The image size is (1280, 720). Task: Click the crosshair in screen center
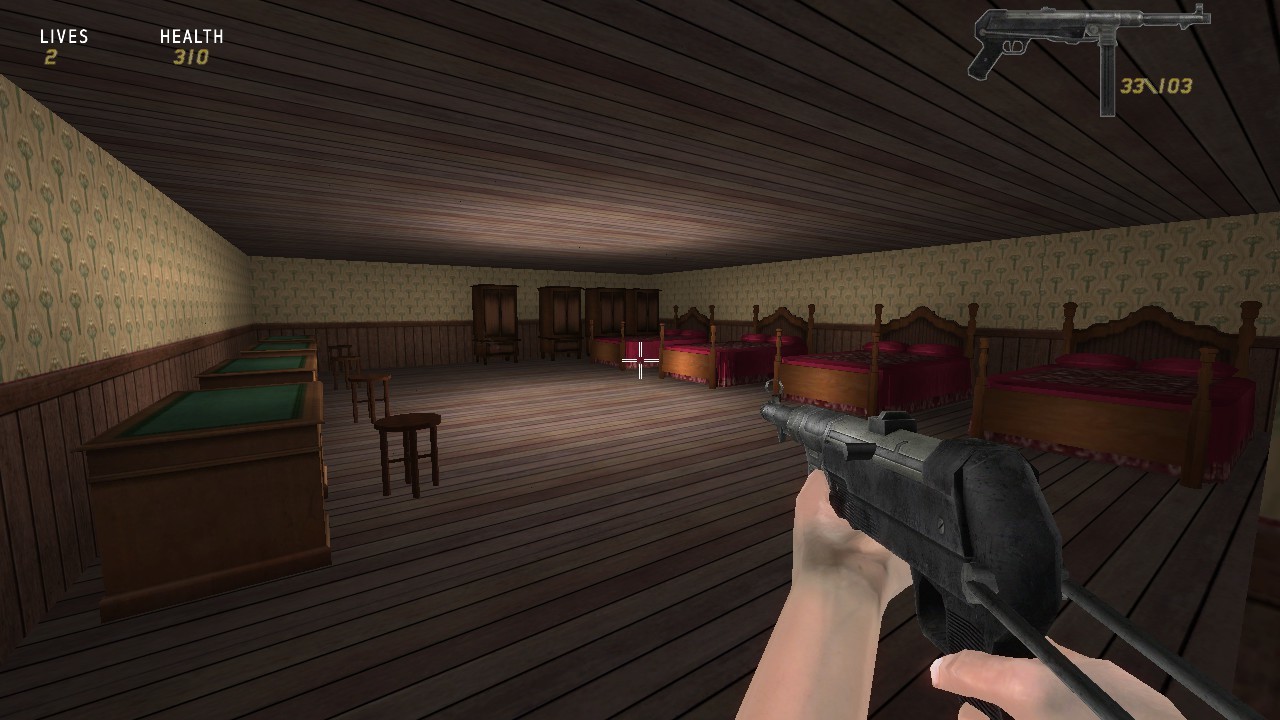tap(639, 360)
